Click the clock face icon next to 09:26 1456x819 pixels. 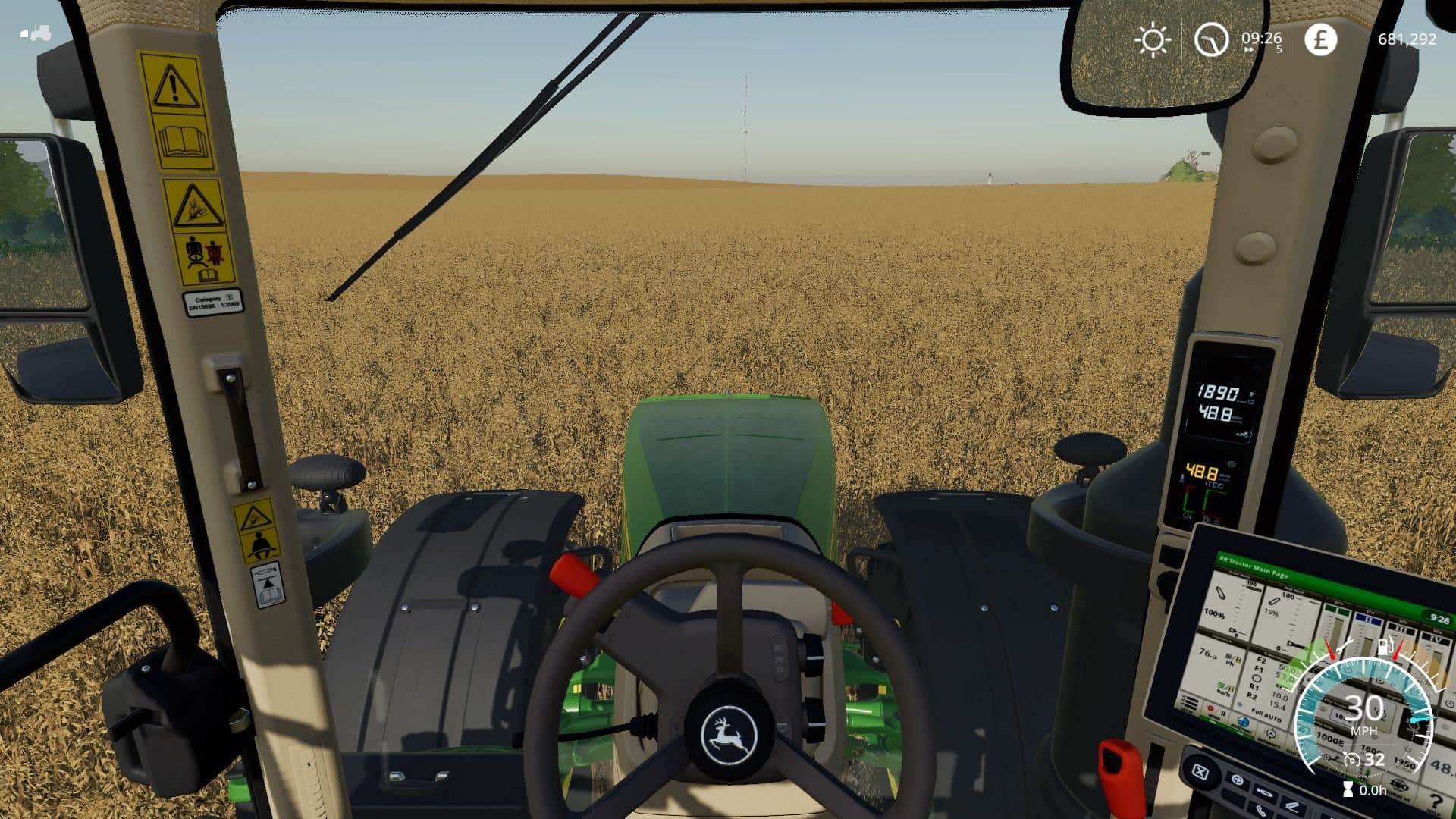coord(1213,40)
